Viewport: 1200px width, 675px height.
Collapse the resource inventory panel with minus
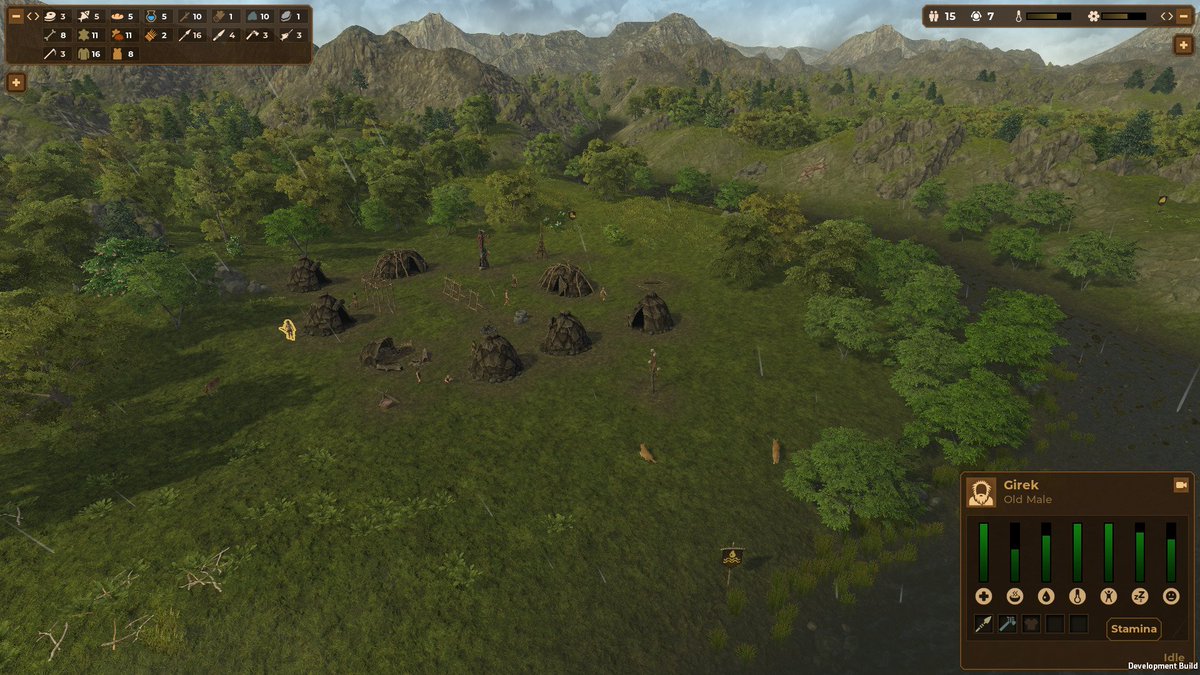[16, 16]
